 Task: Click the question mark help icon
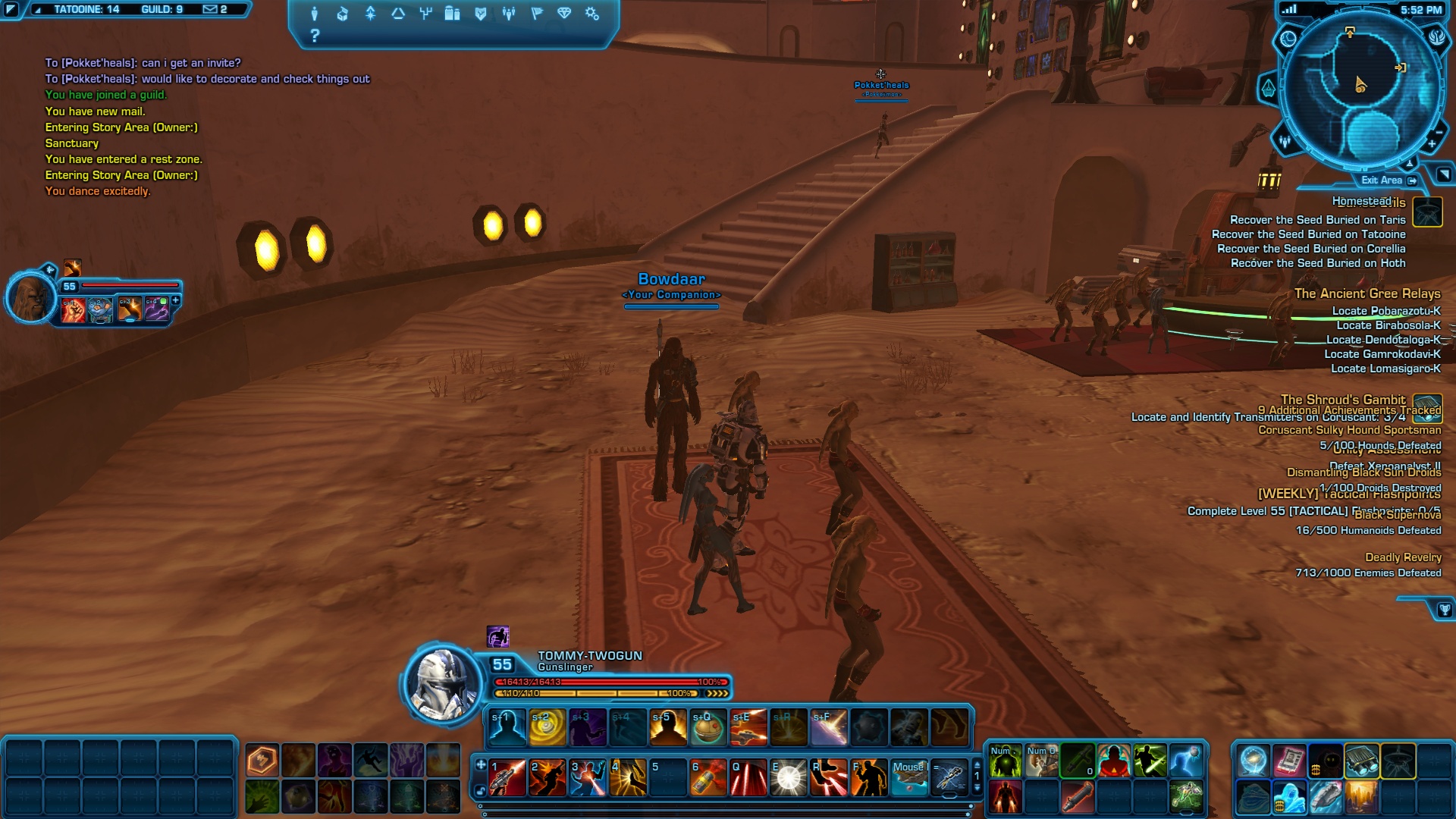tap(315, 36)
